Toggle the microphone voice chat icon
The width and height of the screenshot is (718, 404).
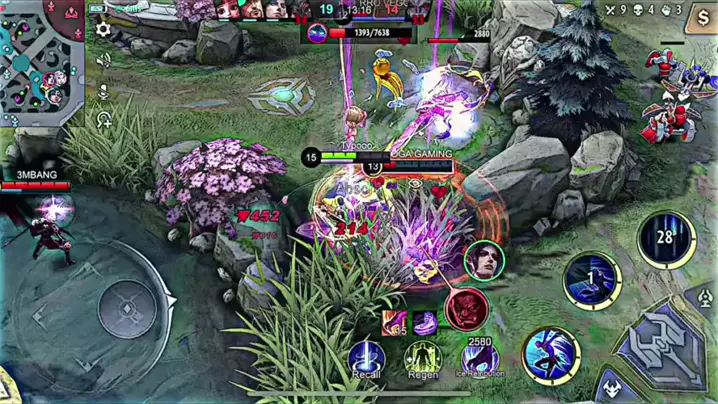tap(103, 92)
